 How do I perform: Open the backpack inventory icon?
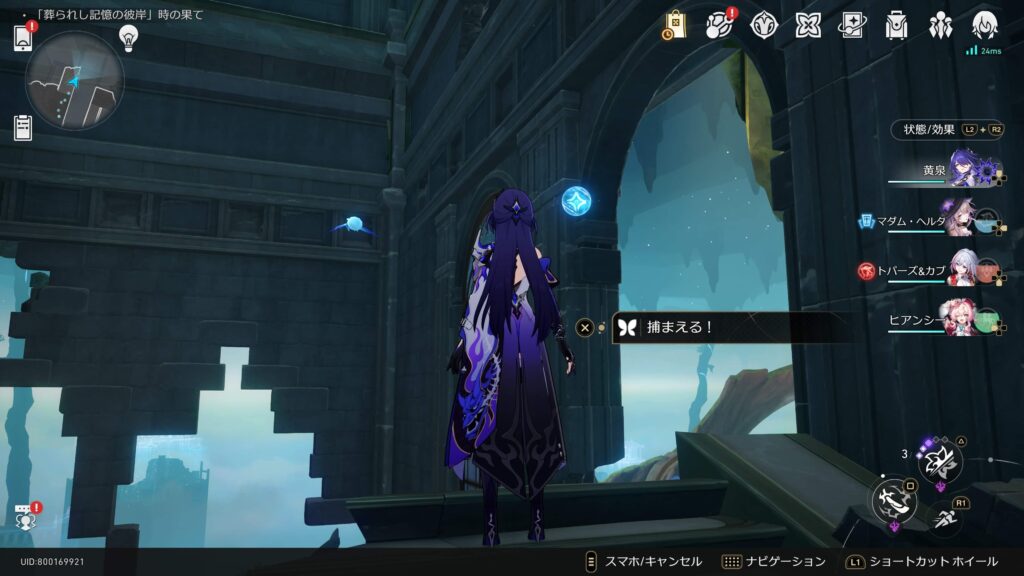click(x=897, y=25)
